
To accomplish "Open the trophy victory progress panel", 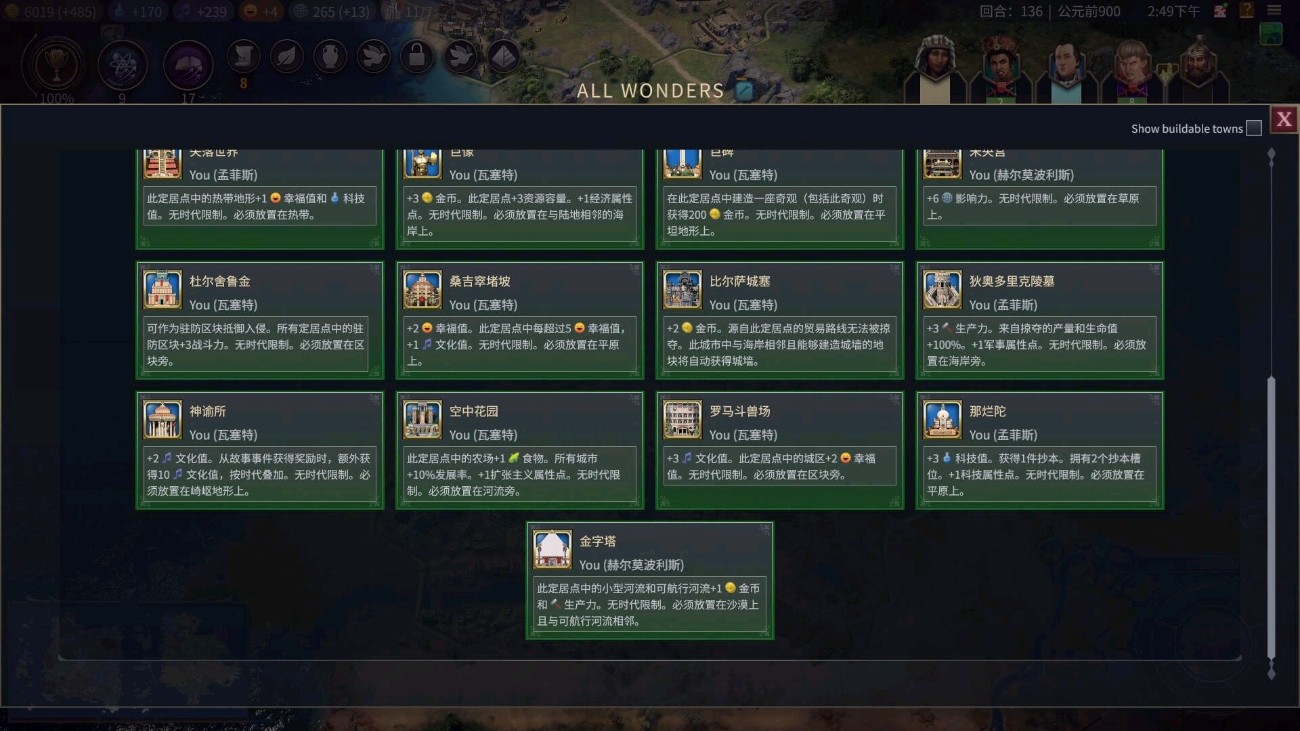I will click(x=55, y=65).
